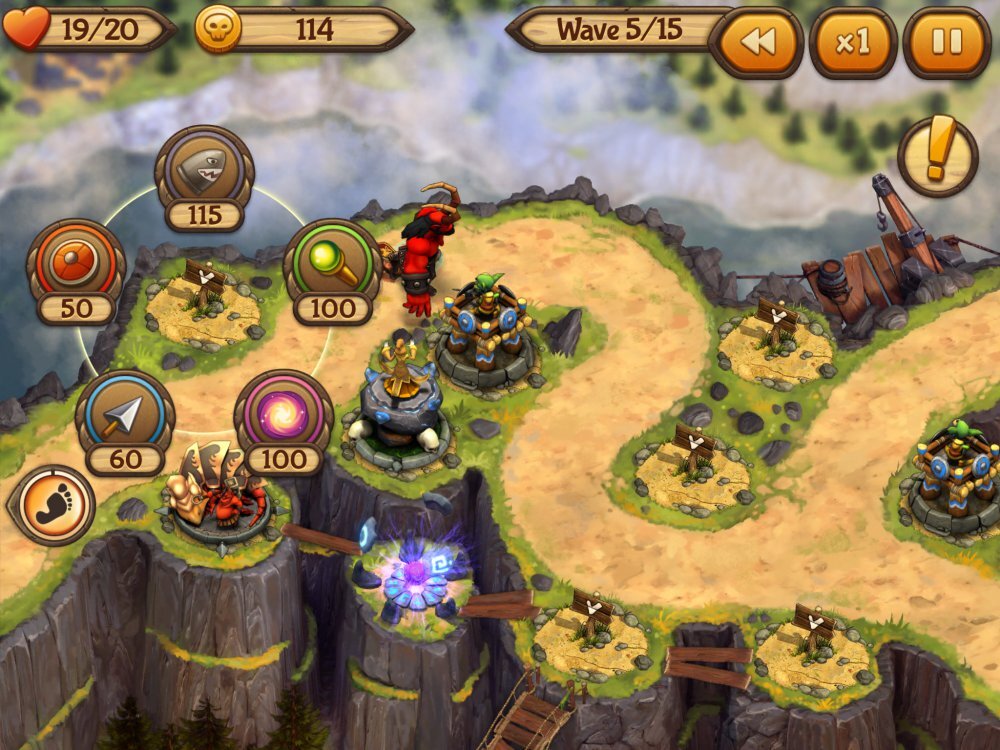This screenshot has height=750, width=1000.
Task: Open the exclamation mark alert
Action: click(937, 157)
